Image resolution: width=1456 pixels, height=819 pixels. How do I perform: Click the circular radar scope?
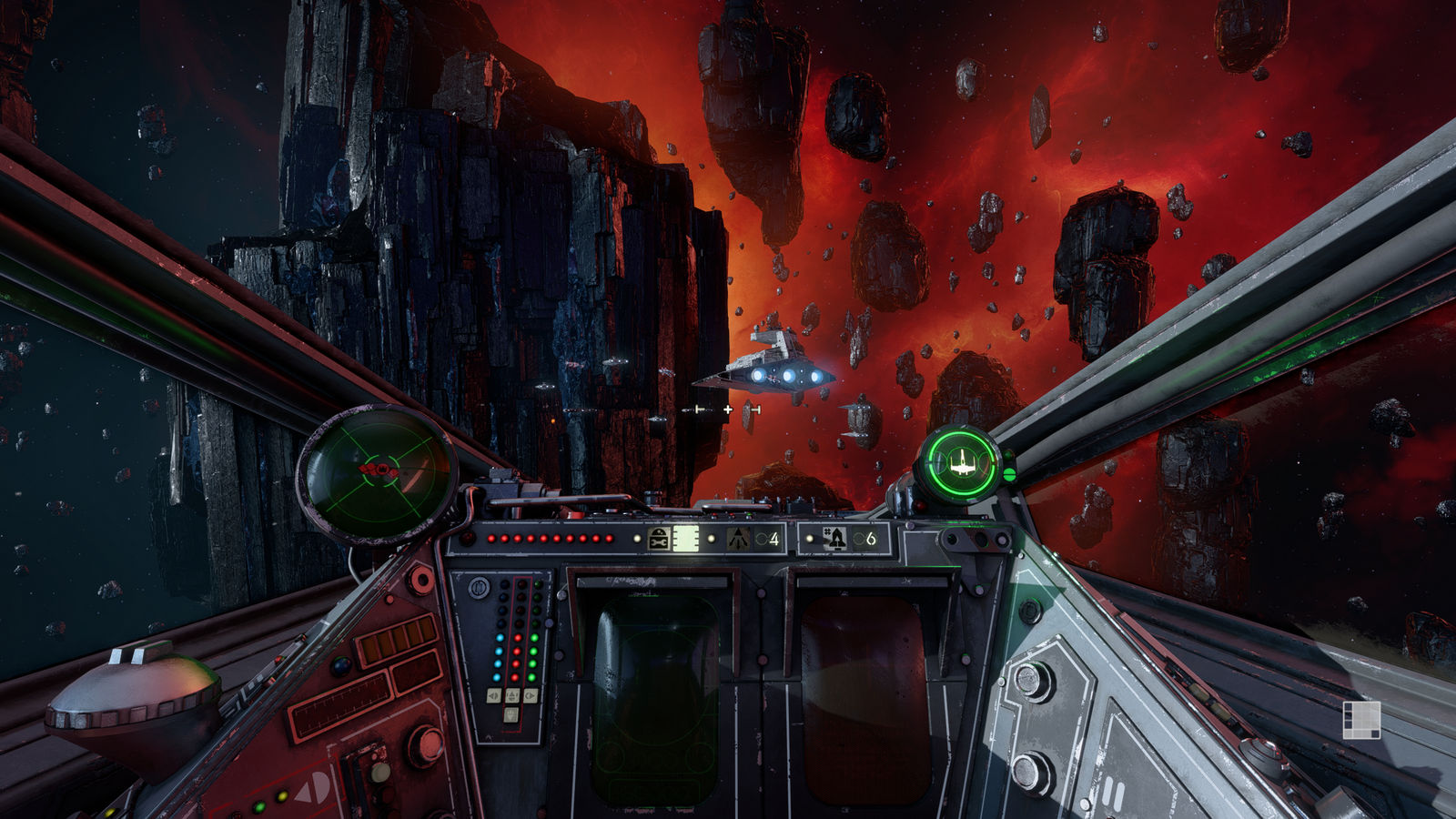(x=377, y=474)
